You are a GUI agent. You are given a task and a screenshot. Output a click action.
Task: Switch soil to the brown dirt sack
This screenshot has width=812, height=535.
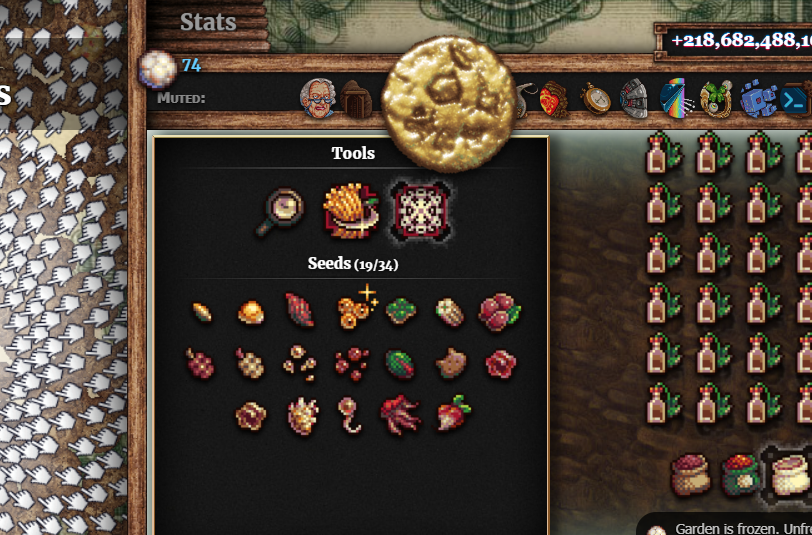tap(690, 476)
